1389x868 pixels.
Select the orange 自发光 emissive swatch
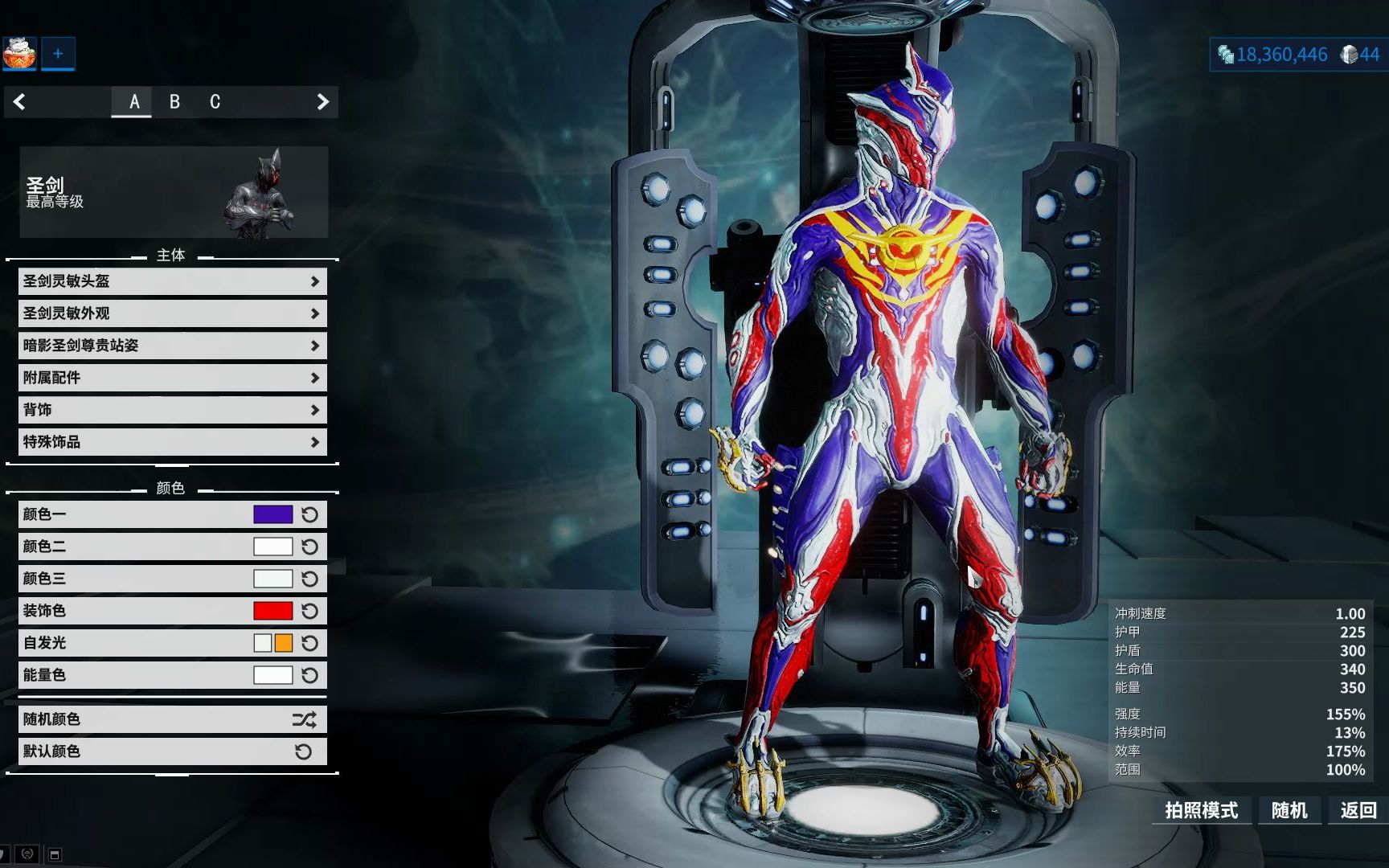[284, 643]
